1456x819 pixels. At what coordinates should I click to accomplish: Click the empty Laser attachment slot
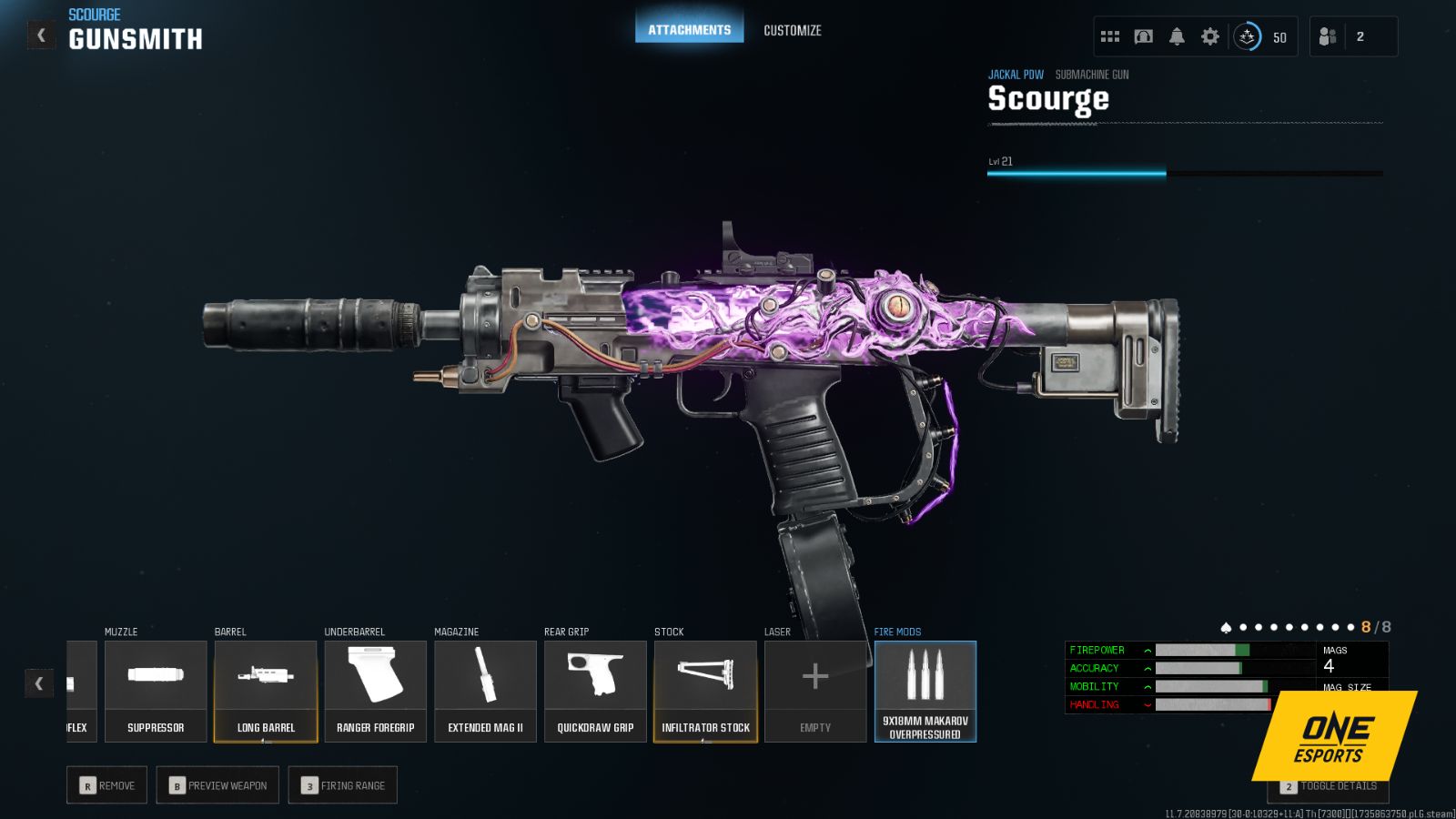[x=815, y=687]
